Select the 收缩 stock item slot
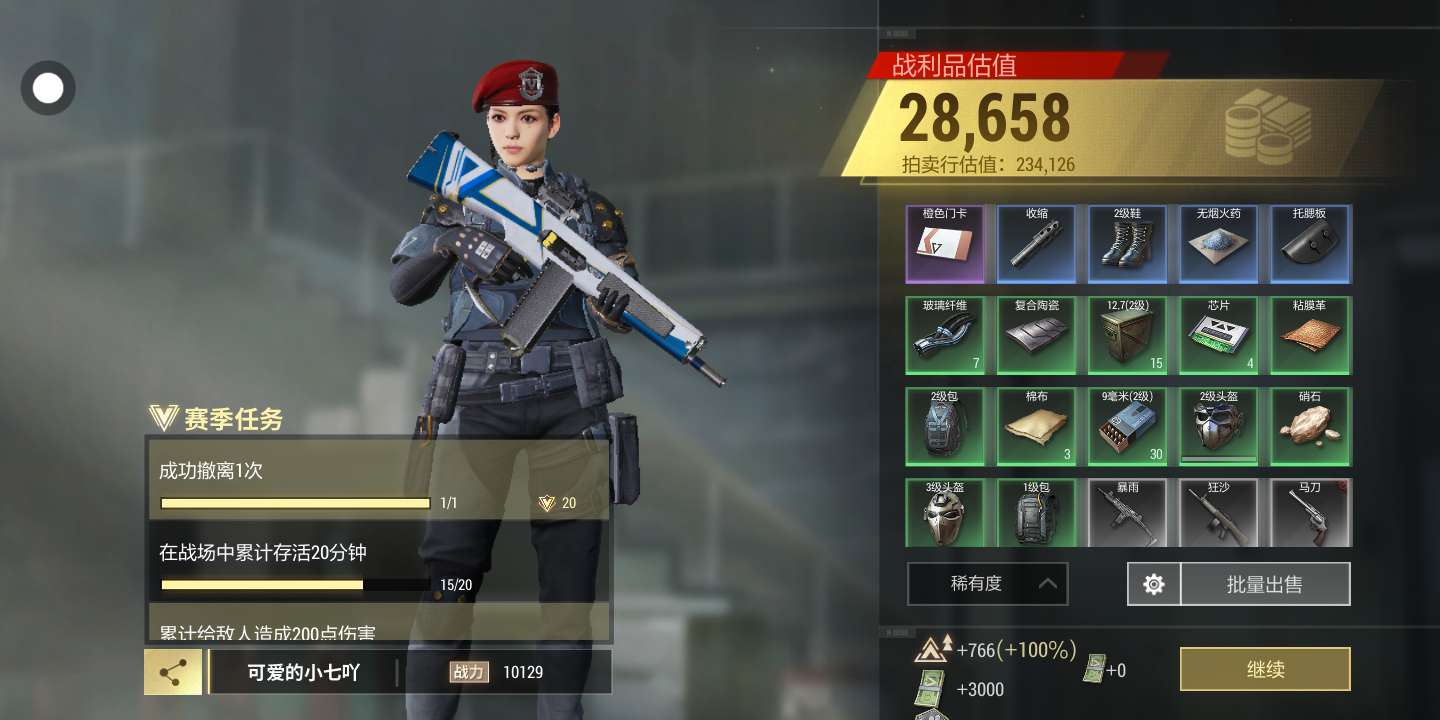The width and height of the screenshot is (1440, 720). coord(1037,244)
